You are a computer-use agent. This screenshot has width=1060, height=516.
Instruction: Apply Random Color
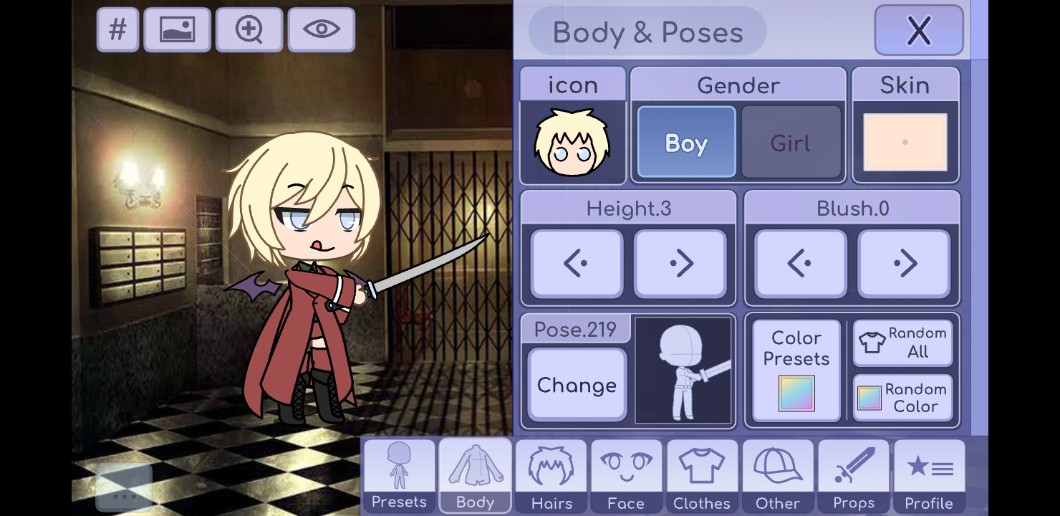coord(902,398)
